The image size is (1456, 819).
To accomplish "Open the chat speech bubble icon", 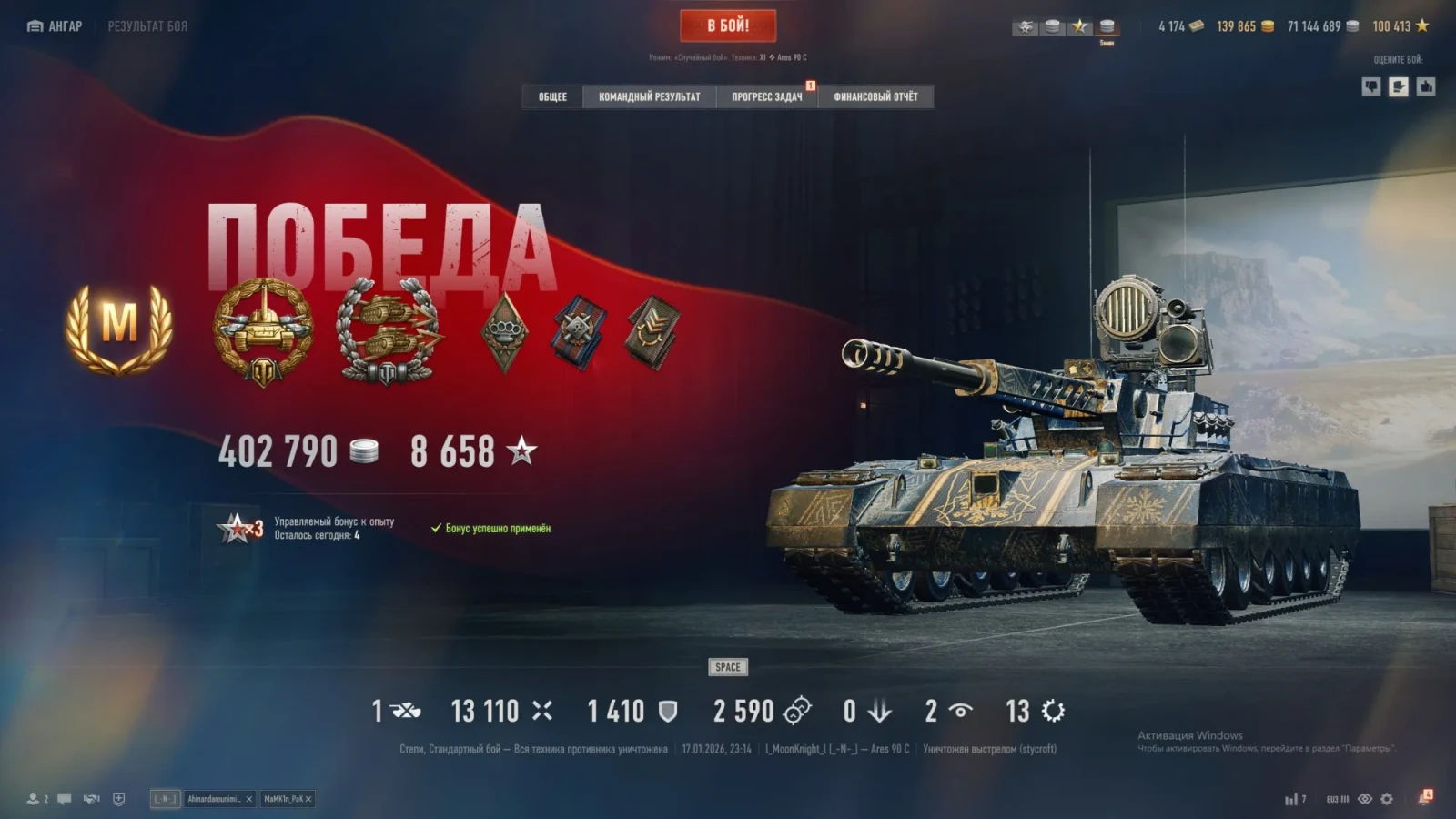I will pyautogui.click(x=65, y=799).
